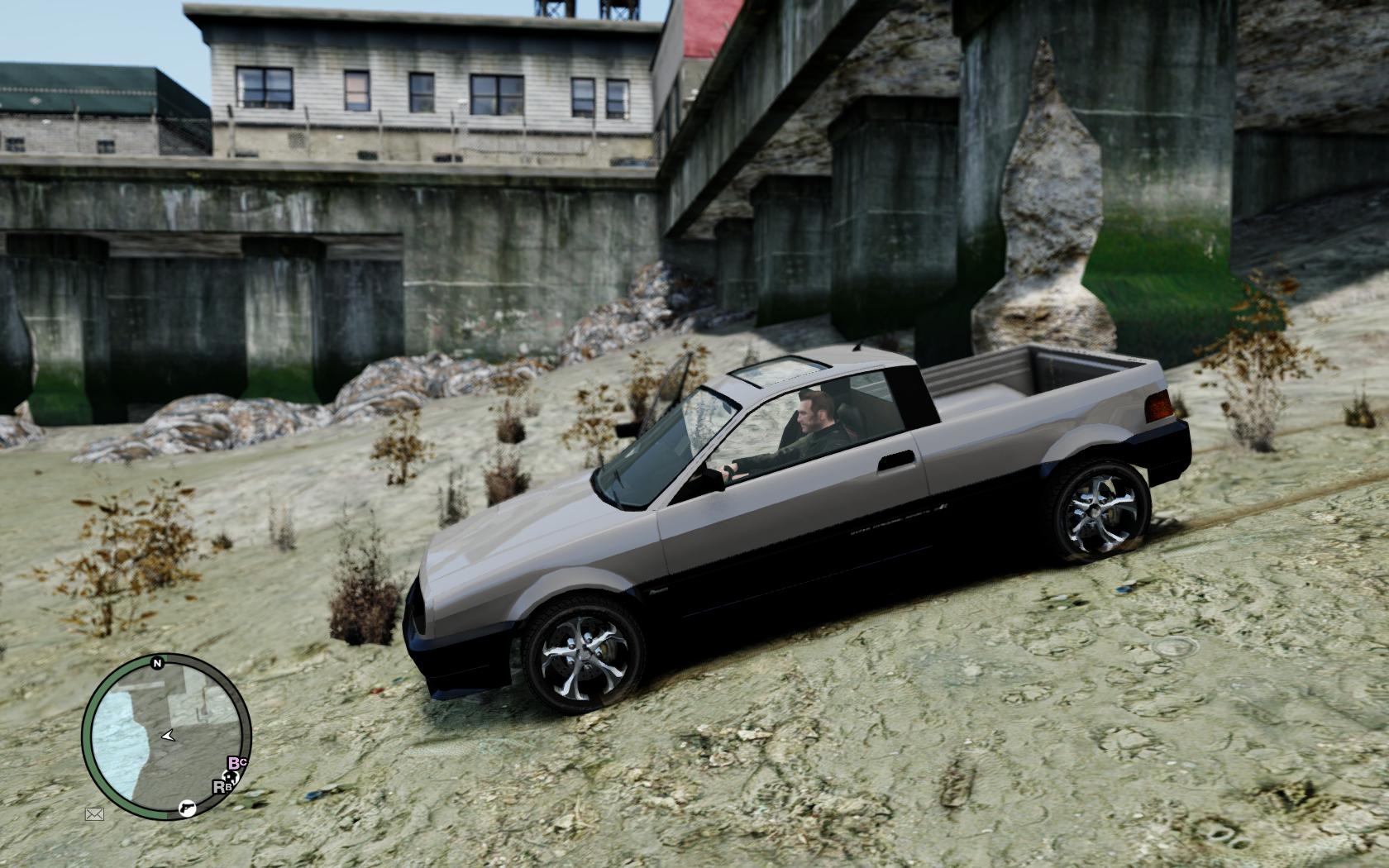This screenshot has width=1389, height=868.
Task: Click the circular radar minimap
Action: pos(166,737)
